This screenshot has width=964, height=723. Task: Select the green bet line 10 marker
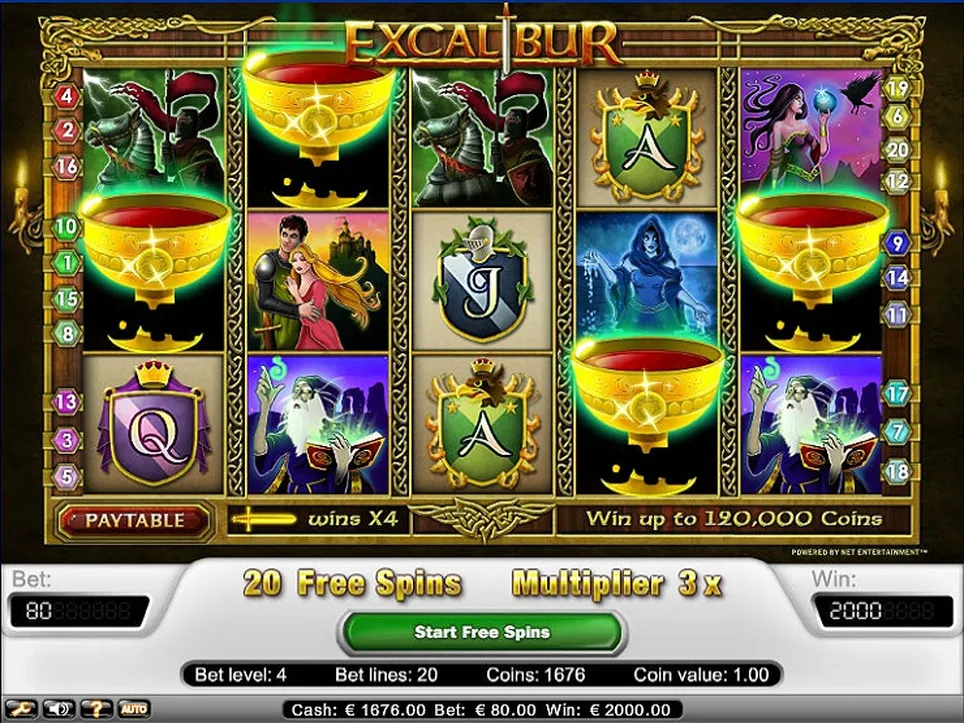67,228
